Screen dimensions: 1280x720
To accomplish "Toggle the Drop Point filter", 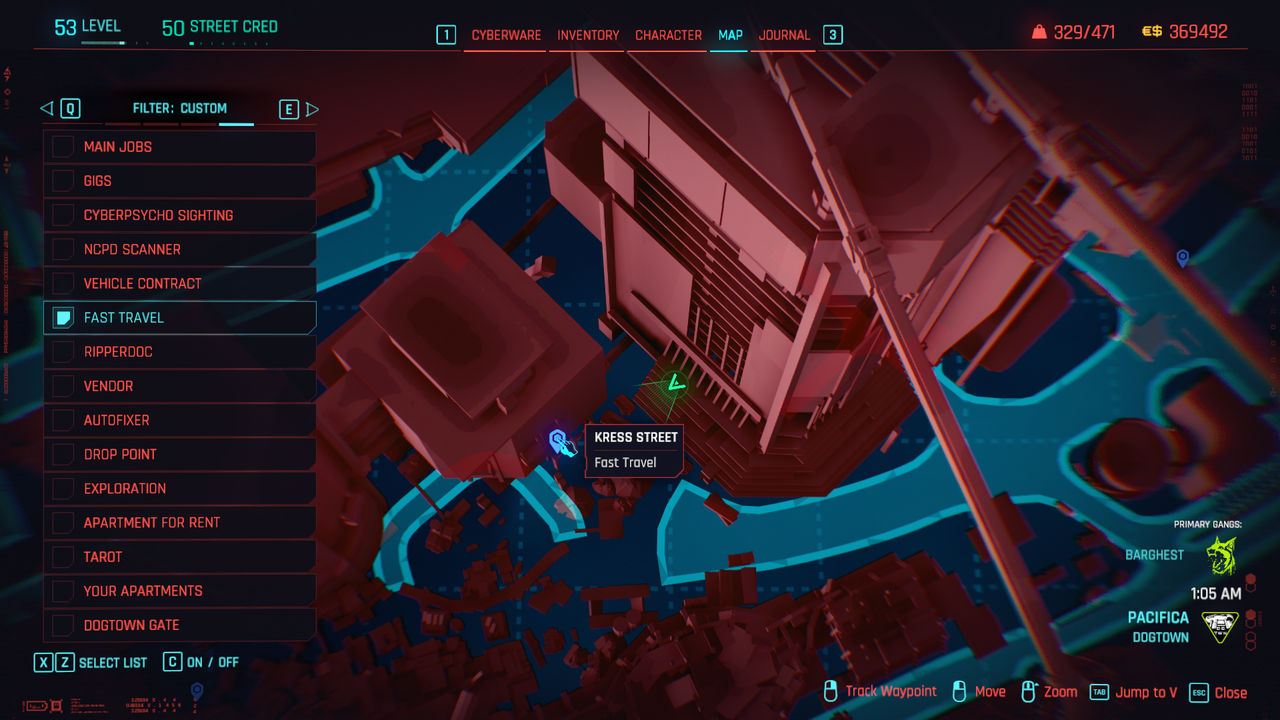I will tap(63, 454).
